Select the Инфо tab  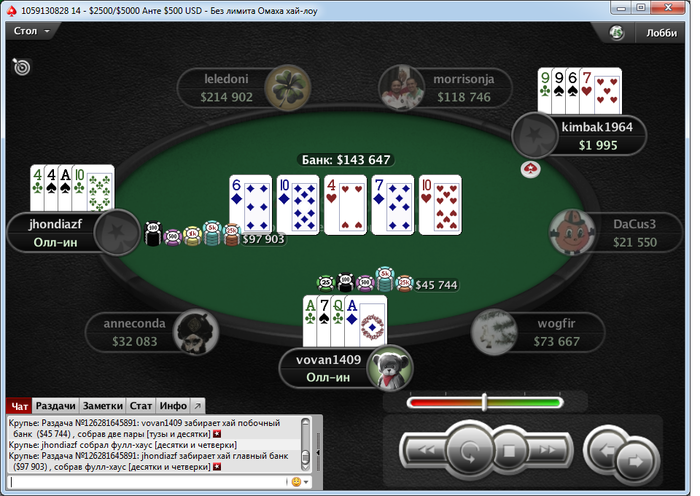(173, 406)
